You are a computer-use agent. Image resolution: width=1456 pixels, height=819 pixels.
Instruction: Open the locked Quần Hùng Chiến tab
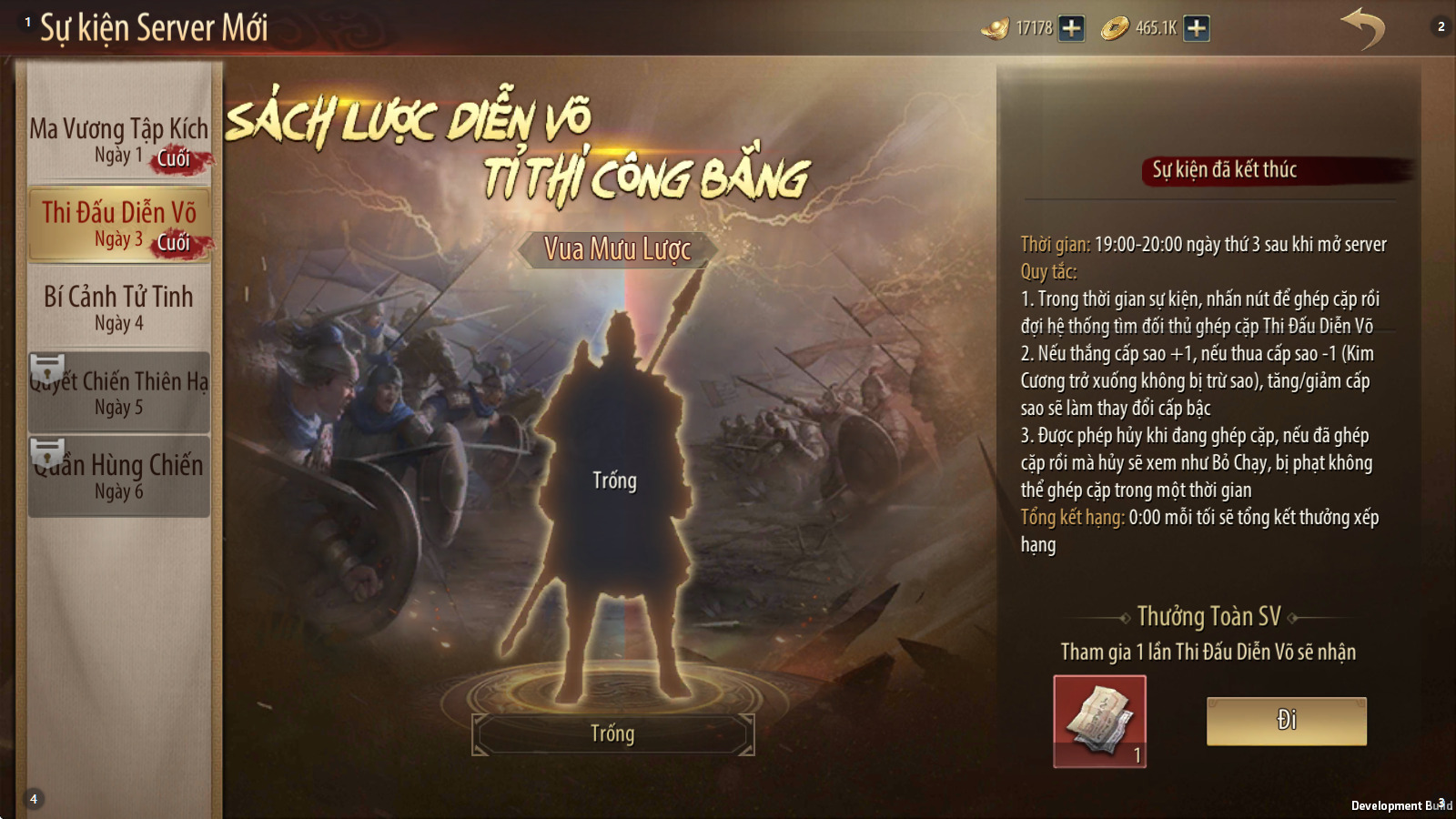(x=119, y=476)
